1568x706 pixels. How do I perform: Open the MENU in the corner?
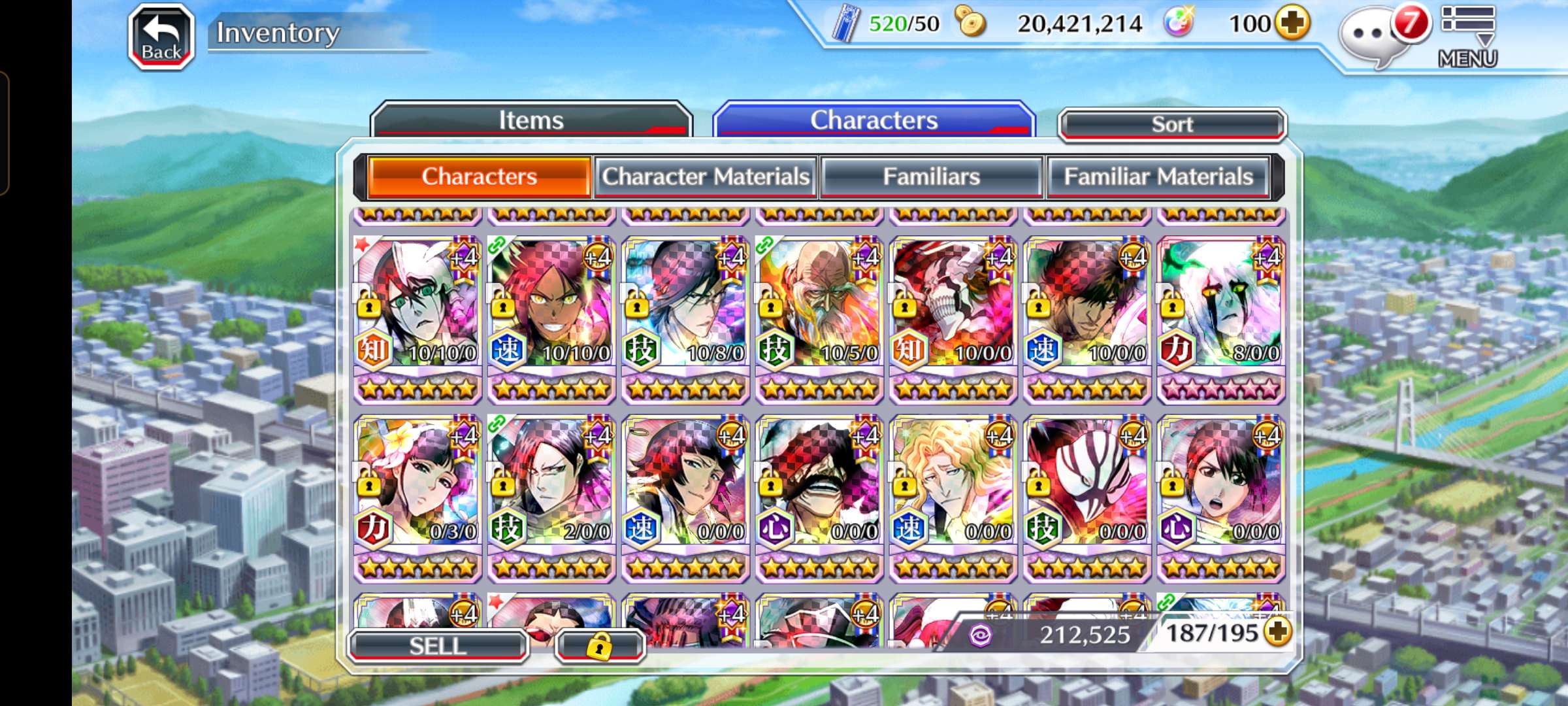tap(1467, 37)
